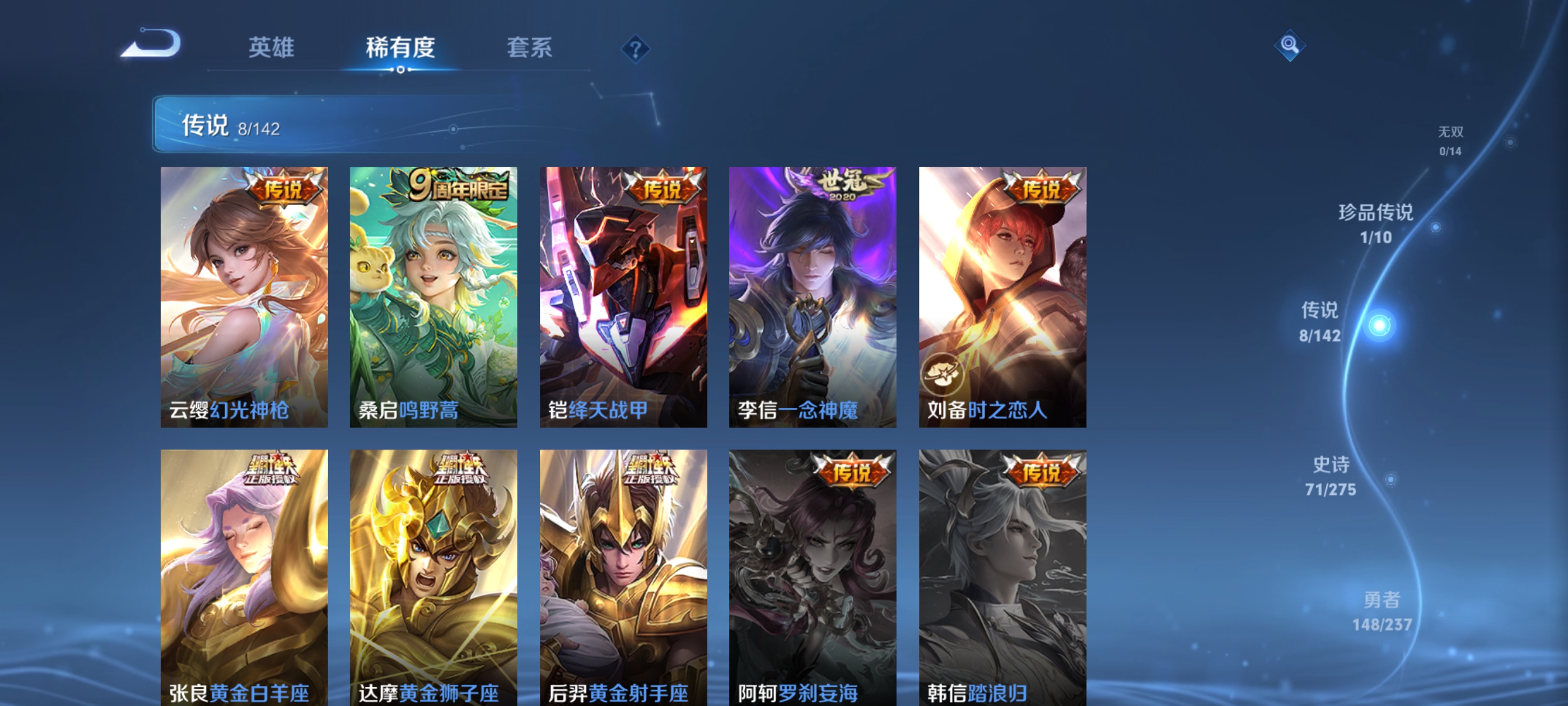The width and height of the screenshot is (1568, 706).
Task: Switch to the 套系 tab
Action: coord(529,49)
